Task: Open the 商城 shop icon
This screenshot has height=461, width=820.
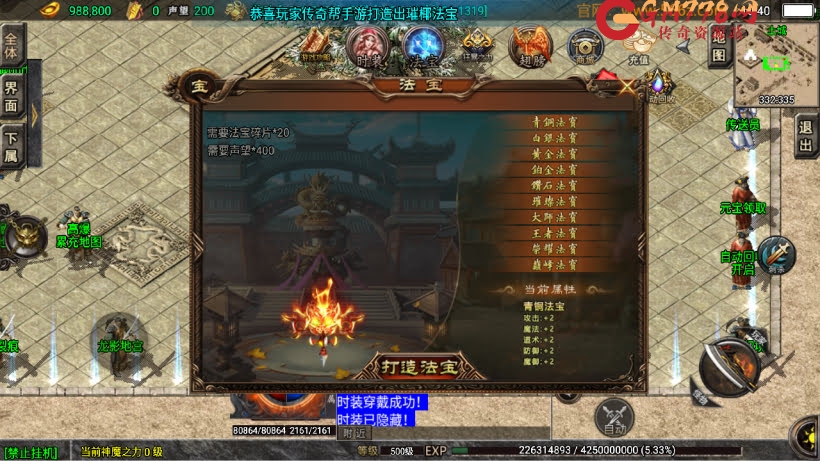Action: [x=585, y=46]
